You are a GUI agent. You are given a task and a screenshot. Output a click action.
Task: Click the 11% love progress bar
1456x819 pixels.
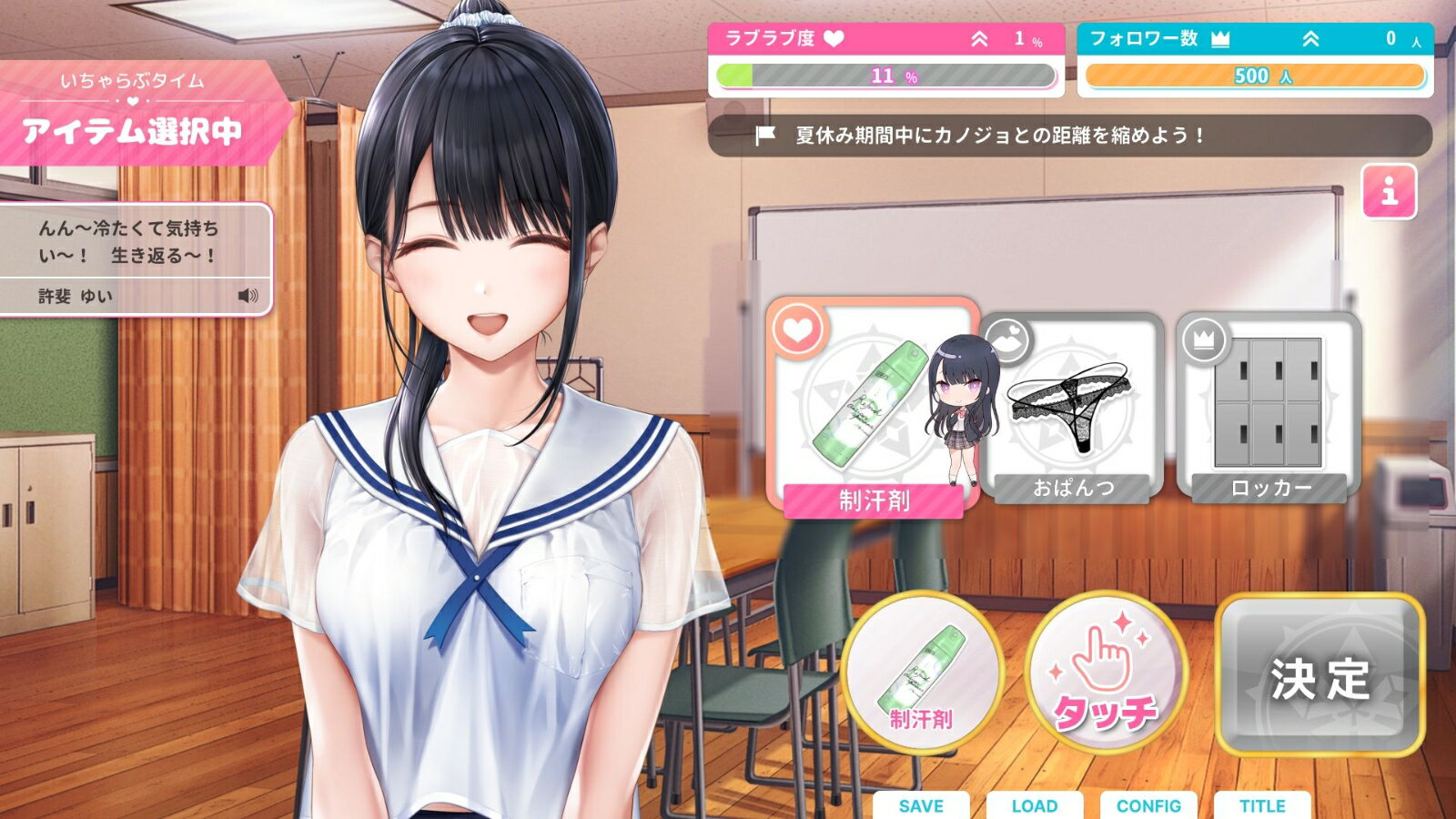click(x=883, y=76)
